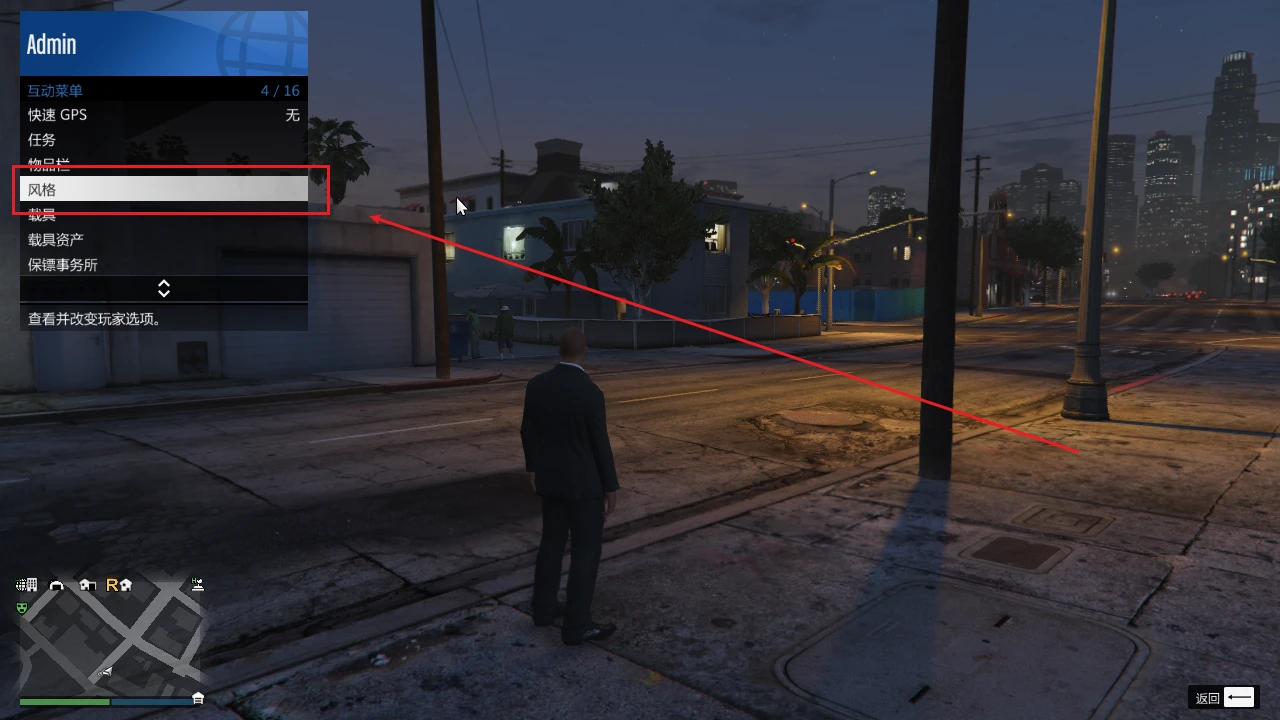Click the player arrow icon on the minimap

[x=106, y=670]
